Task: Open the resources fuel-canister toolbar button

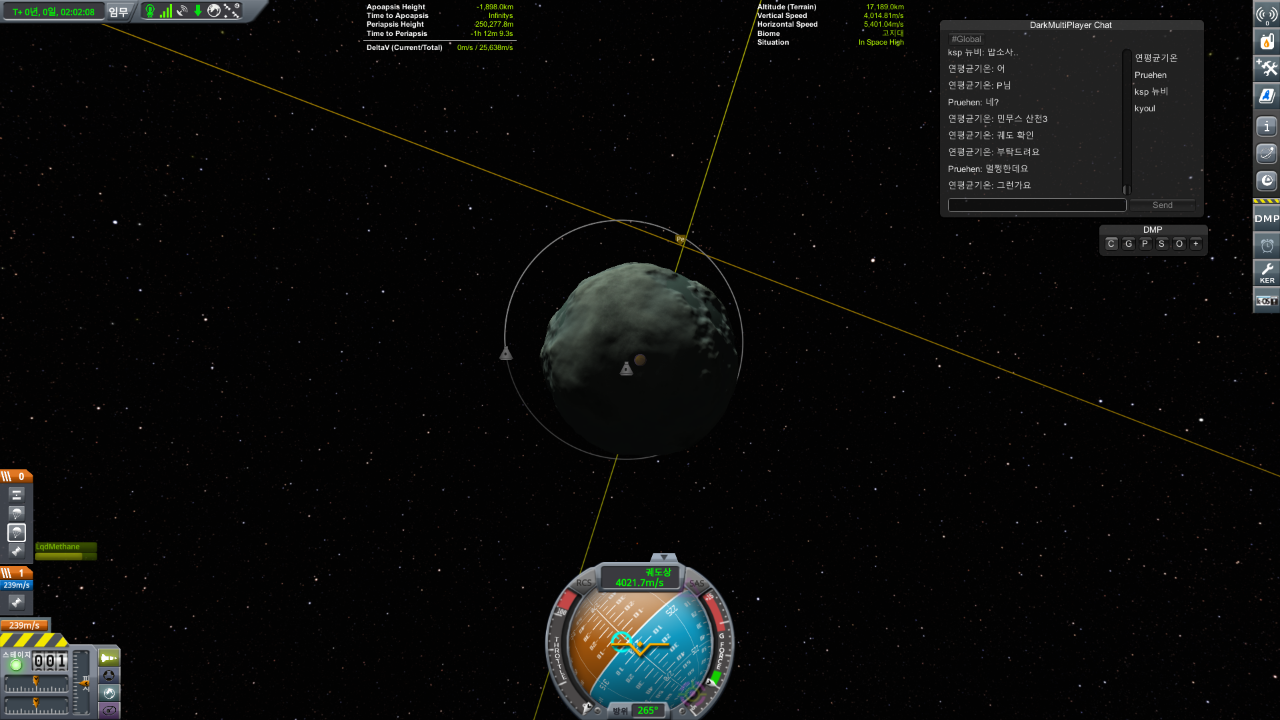Action: (1267, 42)
